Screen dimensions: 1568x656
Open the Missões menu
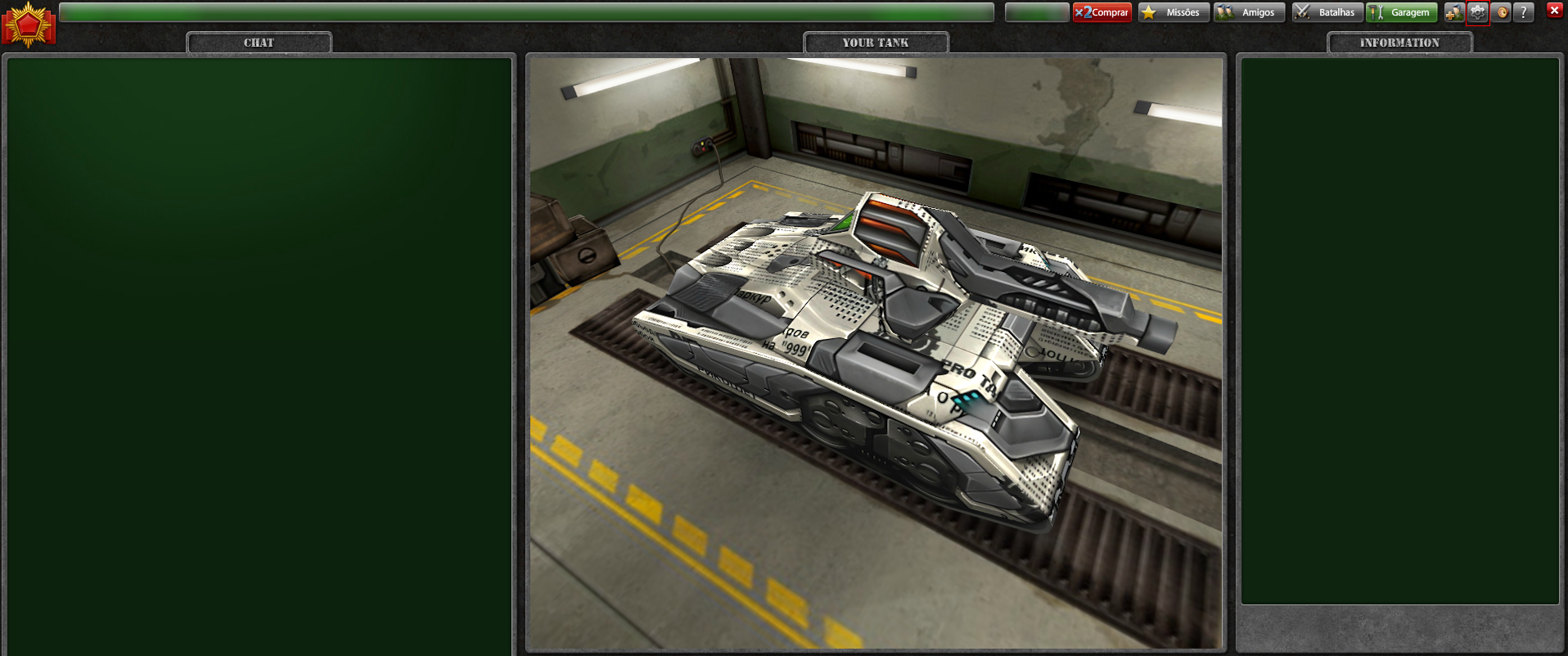pyautogui.click(x=1174, y=12)
